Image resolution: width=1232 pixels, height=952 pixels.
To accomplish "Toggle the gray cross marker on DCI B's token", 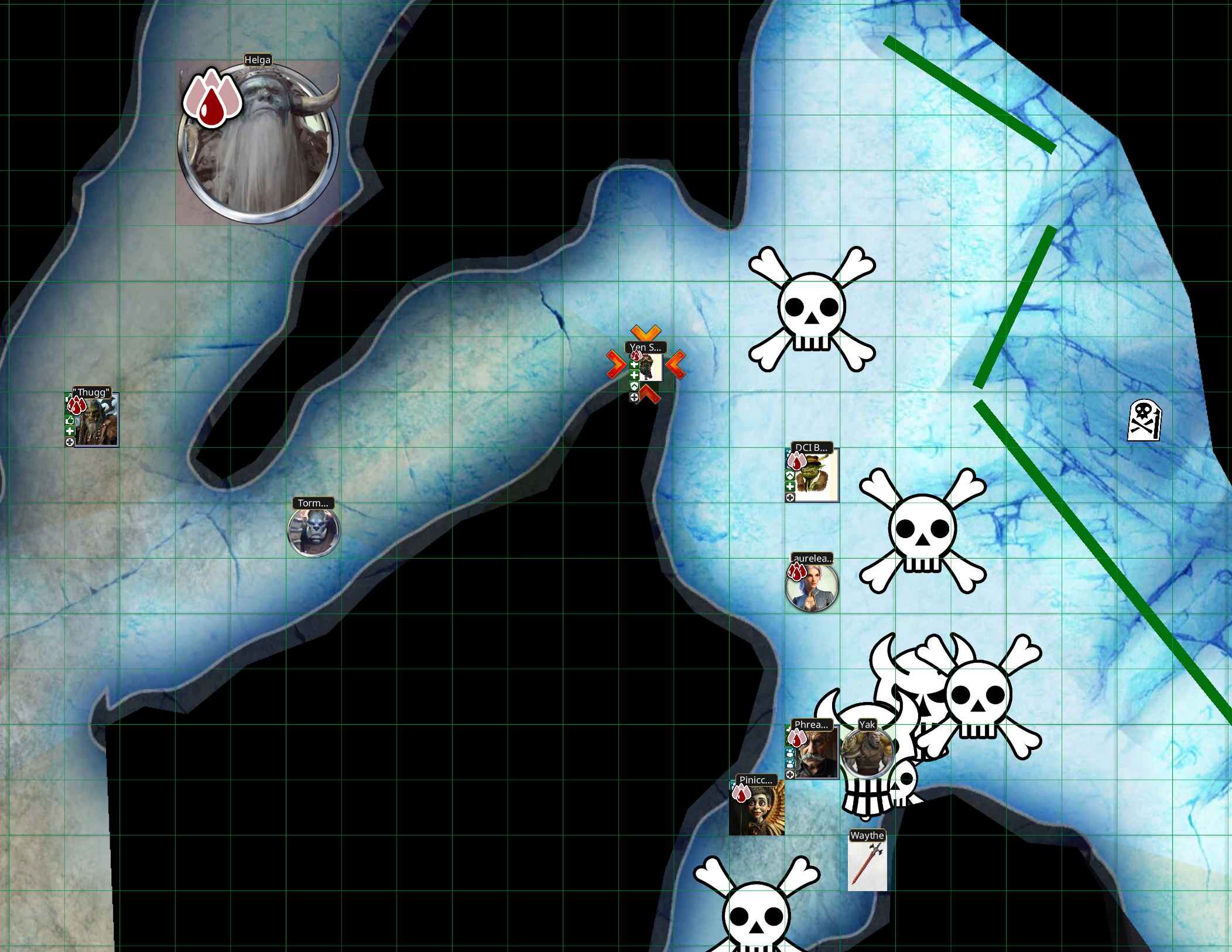I will [x=790, y=498].
